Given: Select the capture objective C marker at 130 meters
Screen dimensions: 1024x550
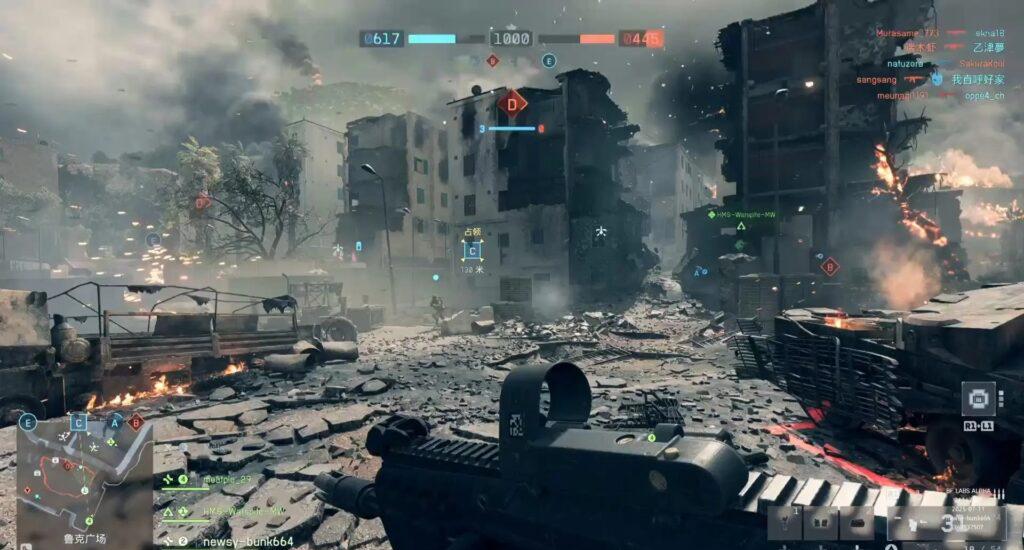Looking at the screenshot, I should point(472,250).
